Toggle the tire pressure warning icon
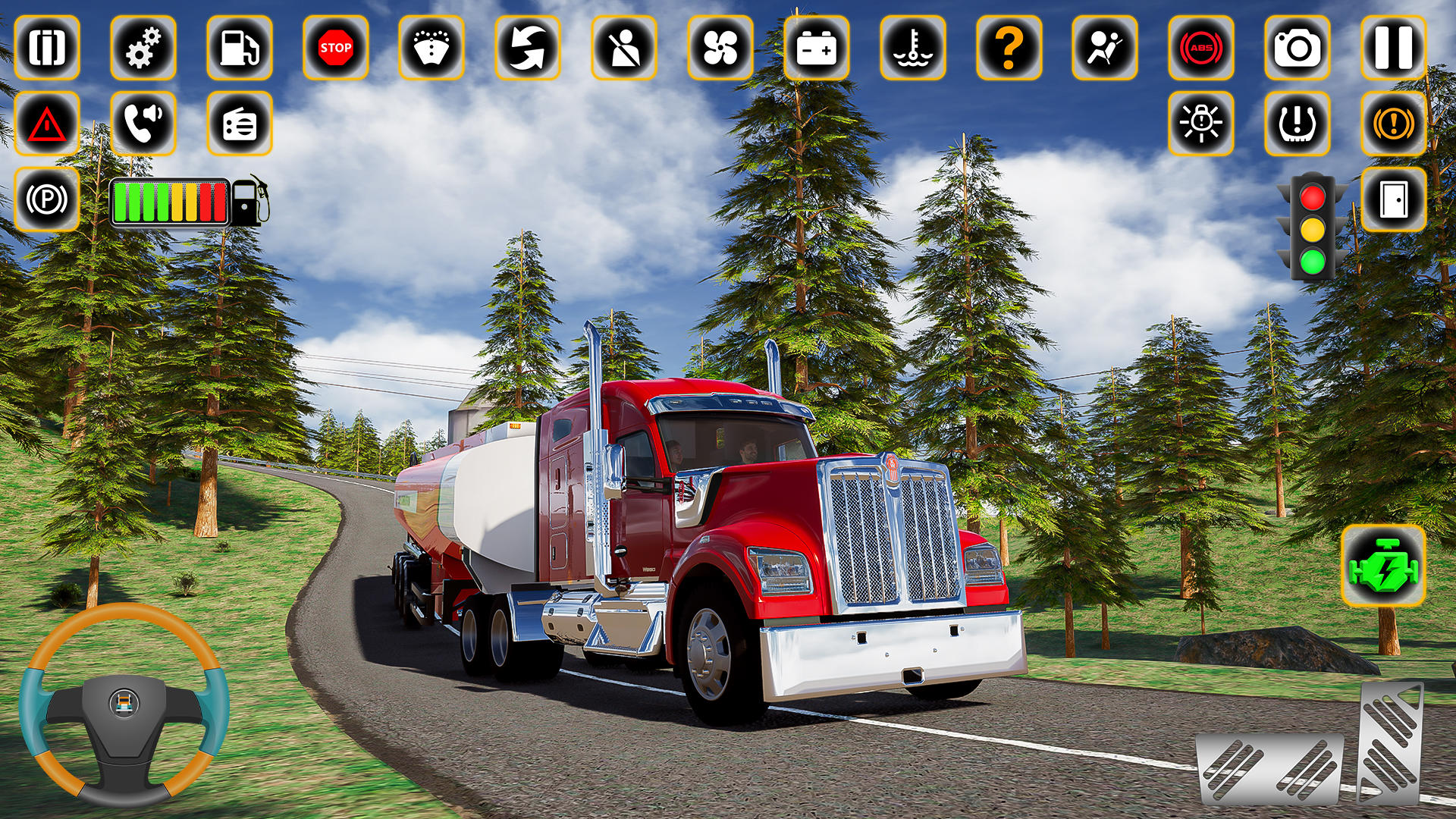The image size is (1456, 819). point(1297,124)
